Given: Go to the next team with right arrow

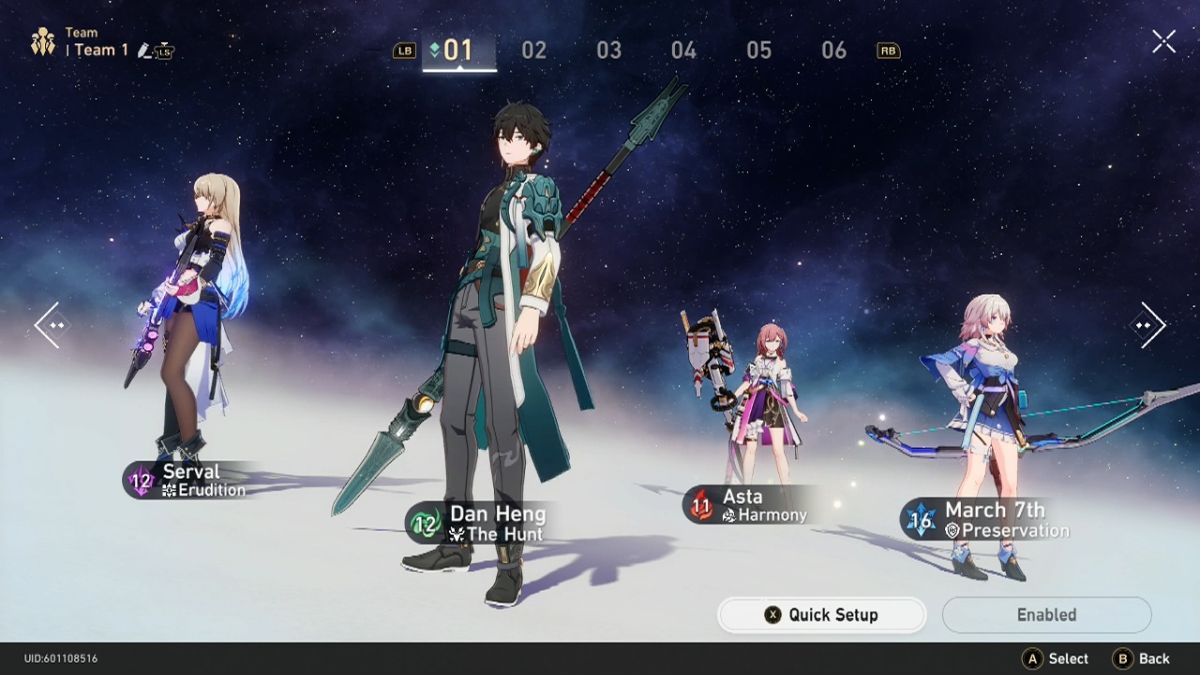Looking at the screenshot, I should (1148, 325).
